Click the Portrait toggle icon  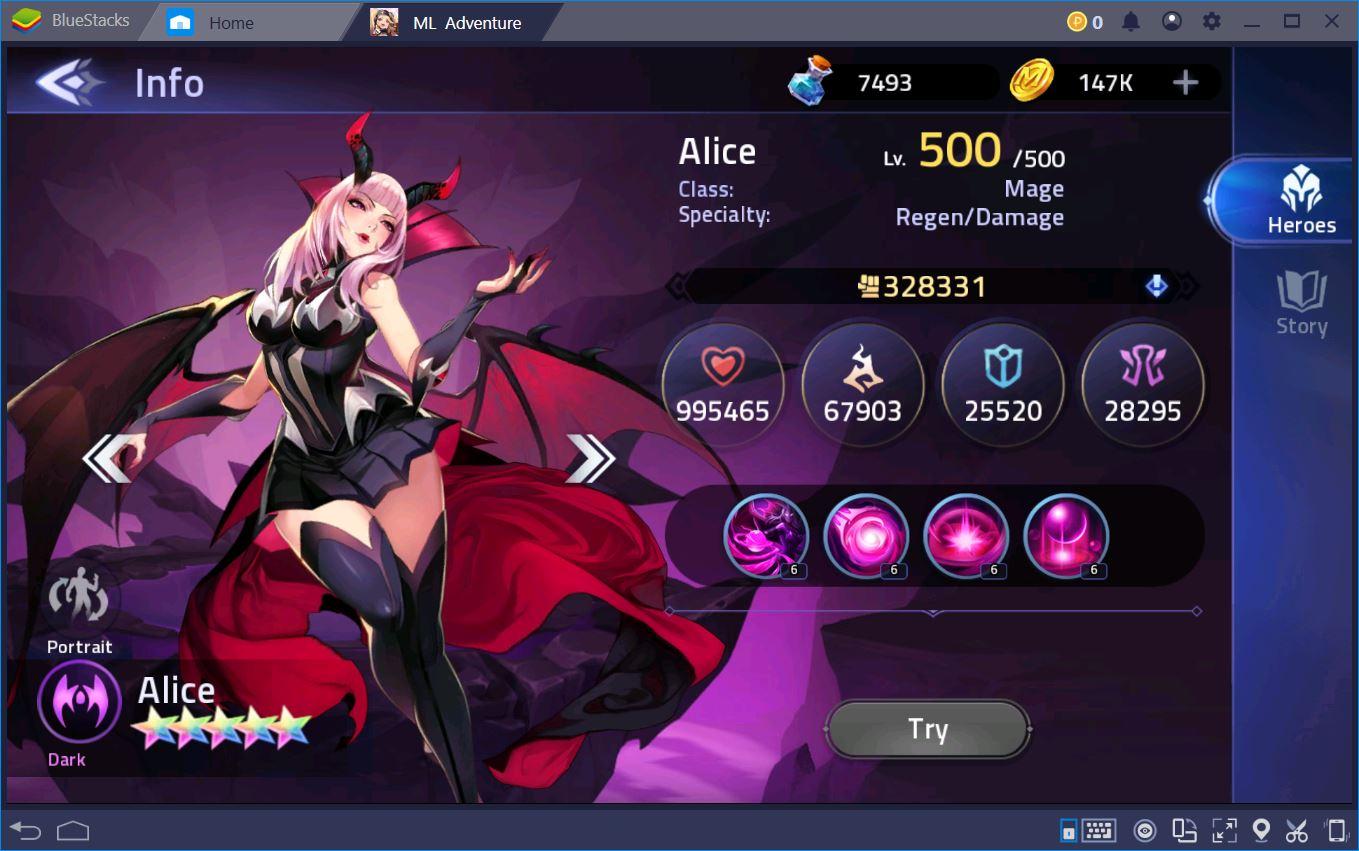[x=78, y=598]
